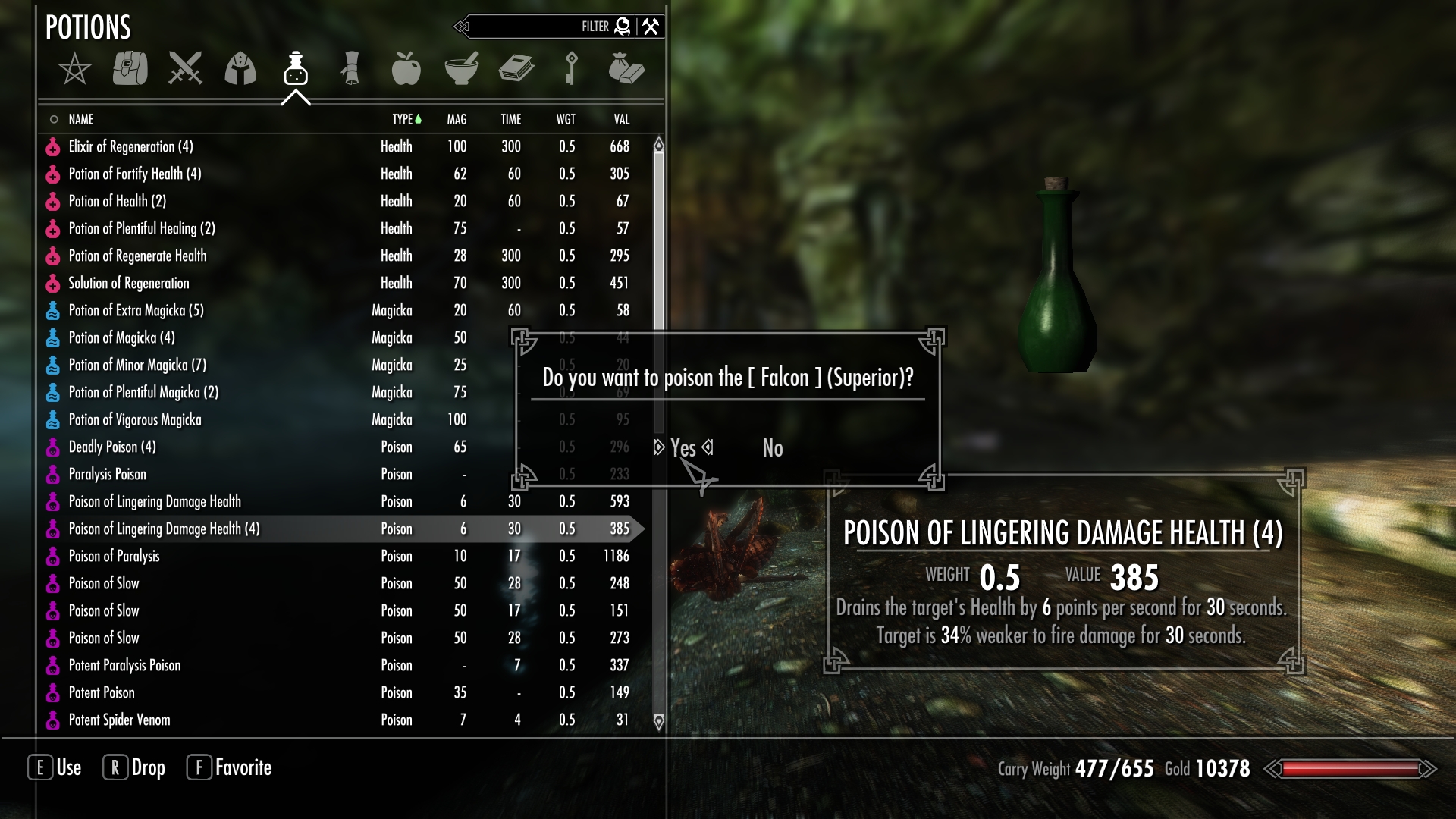The width and height of the screenshot is (1456, 819).
Task: Select Elixir of Regeneration (4)
Action: coord(130,146)
